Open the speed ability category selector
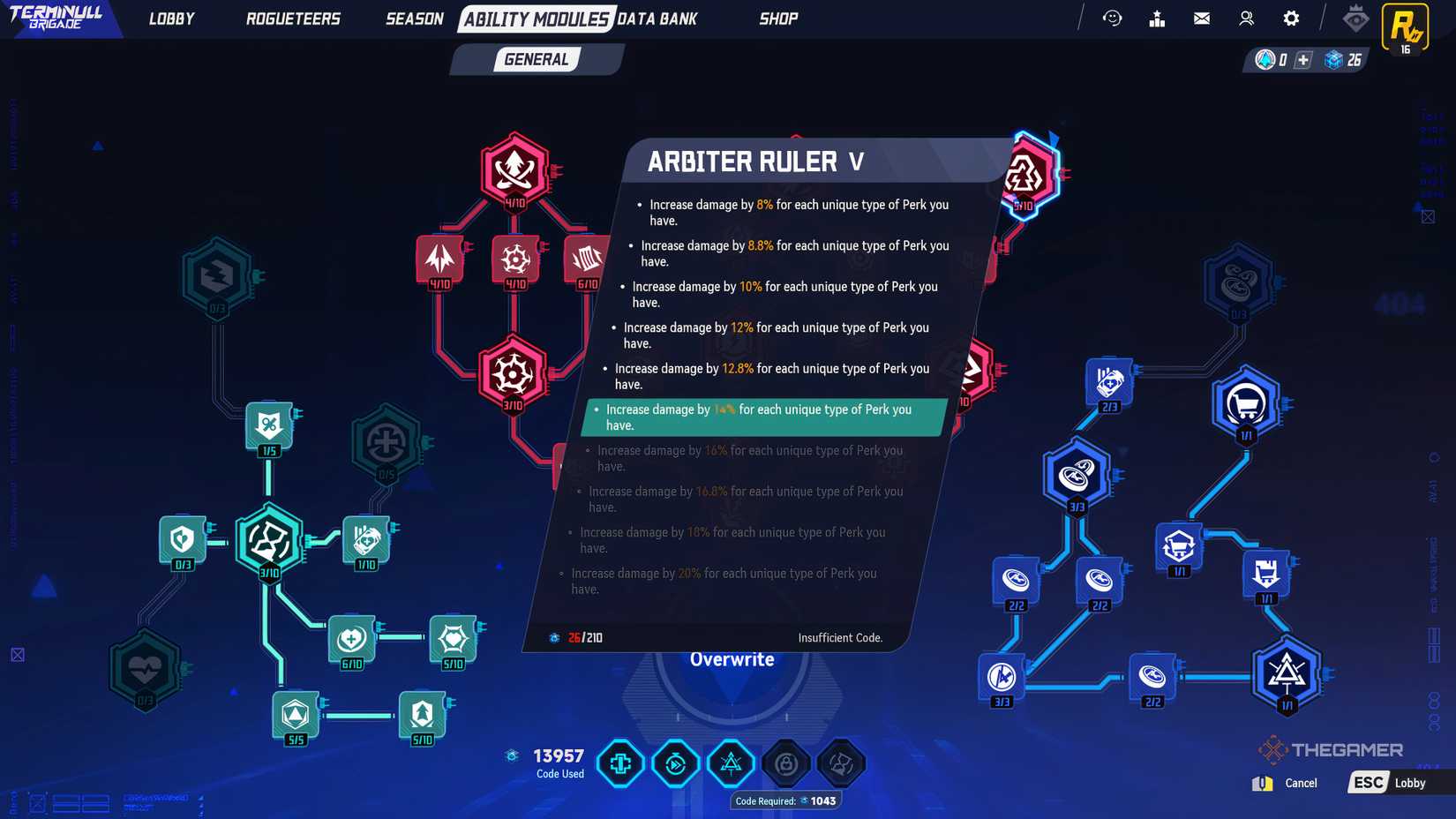Screen dimensions: 1456x819 [675, 763]
